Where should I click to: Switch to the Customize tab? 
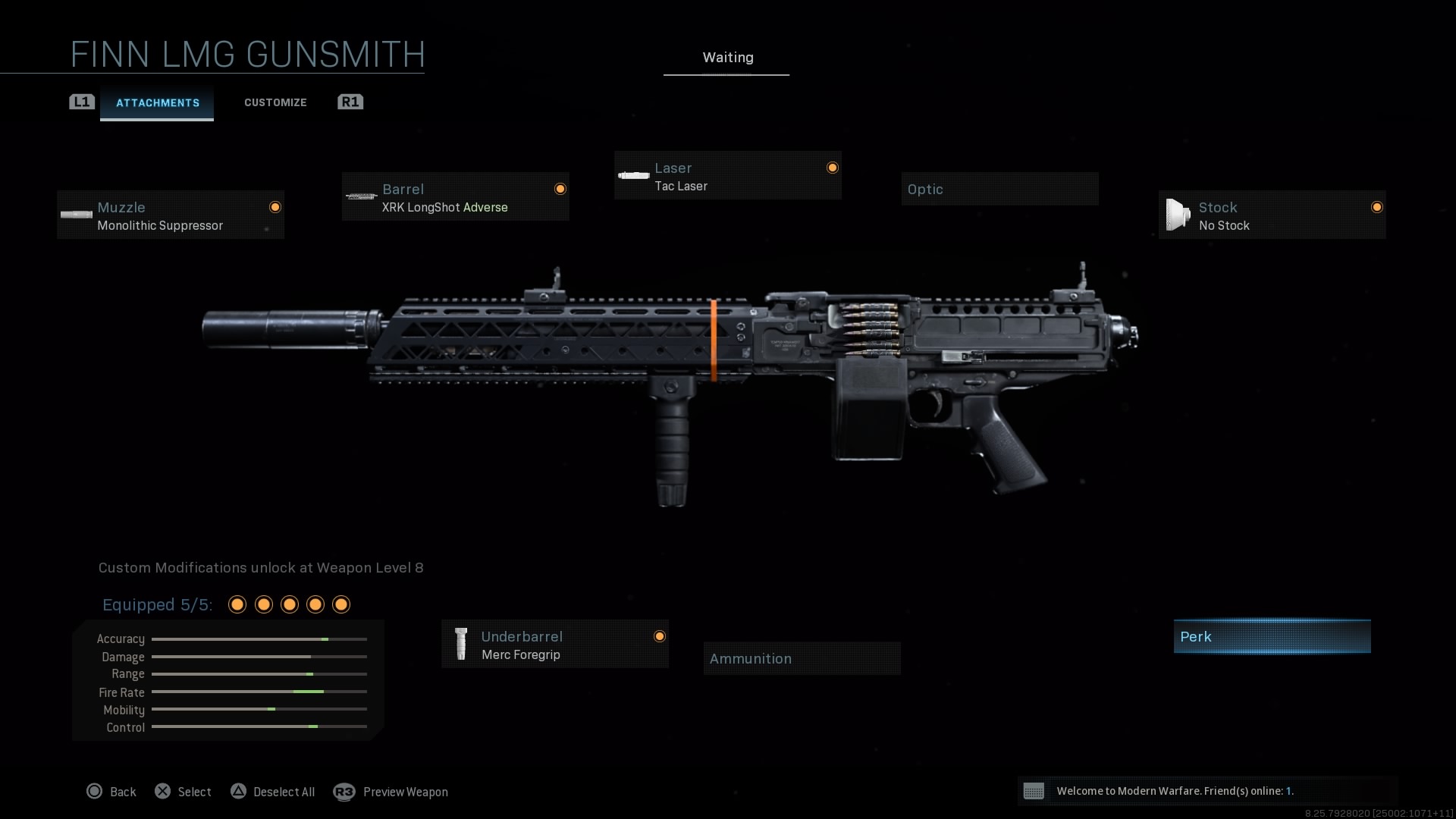click(x=275, y=102)
